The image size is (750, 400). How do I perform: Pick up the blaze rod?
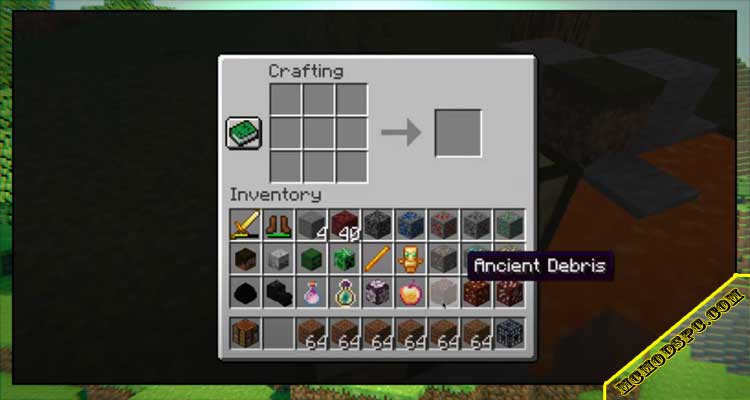click(377, 260)
